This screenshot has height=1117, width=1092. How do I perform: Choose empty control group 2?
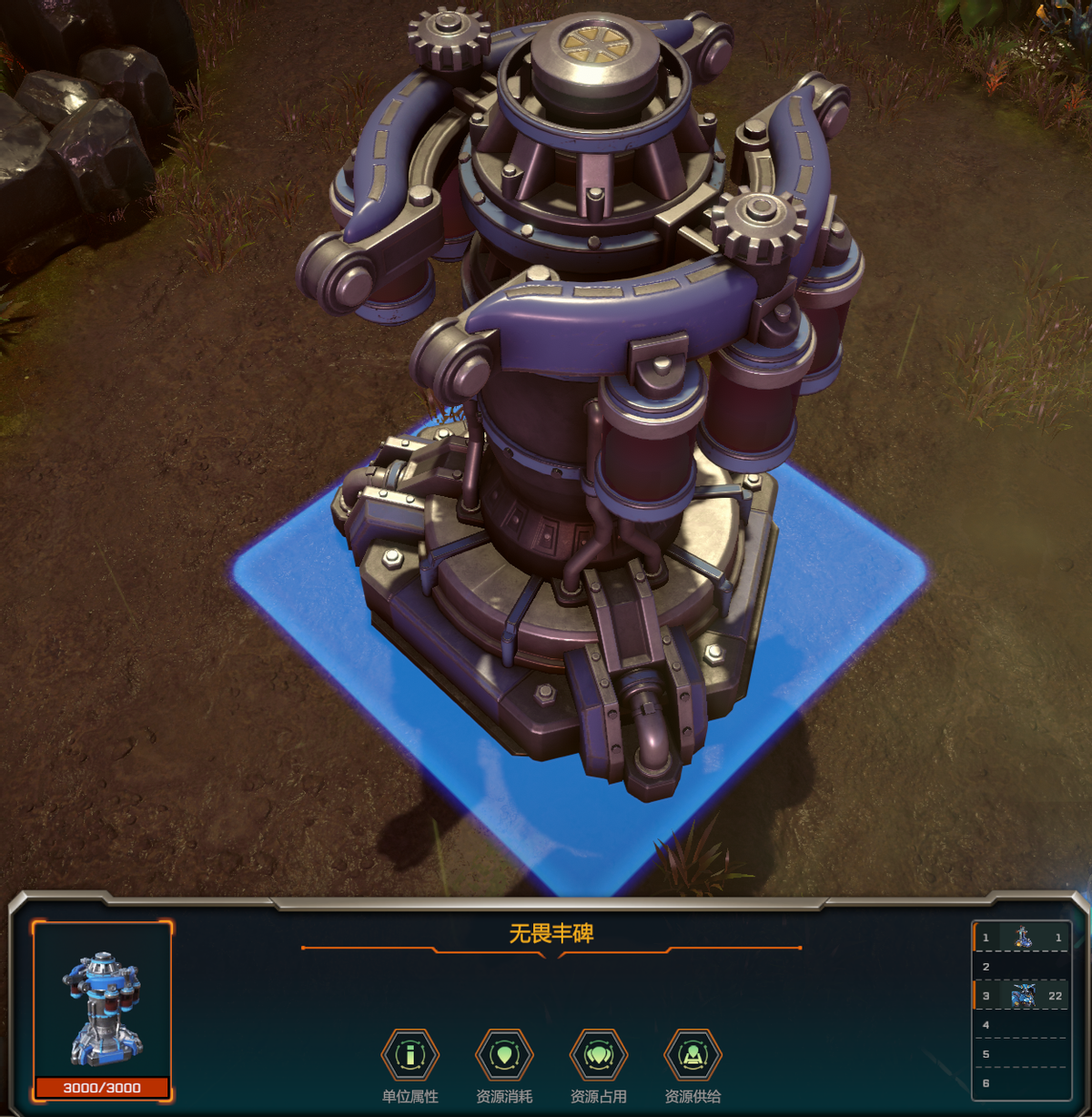[x=1022, y=967]
